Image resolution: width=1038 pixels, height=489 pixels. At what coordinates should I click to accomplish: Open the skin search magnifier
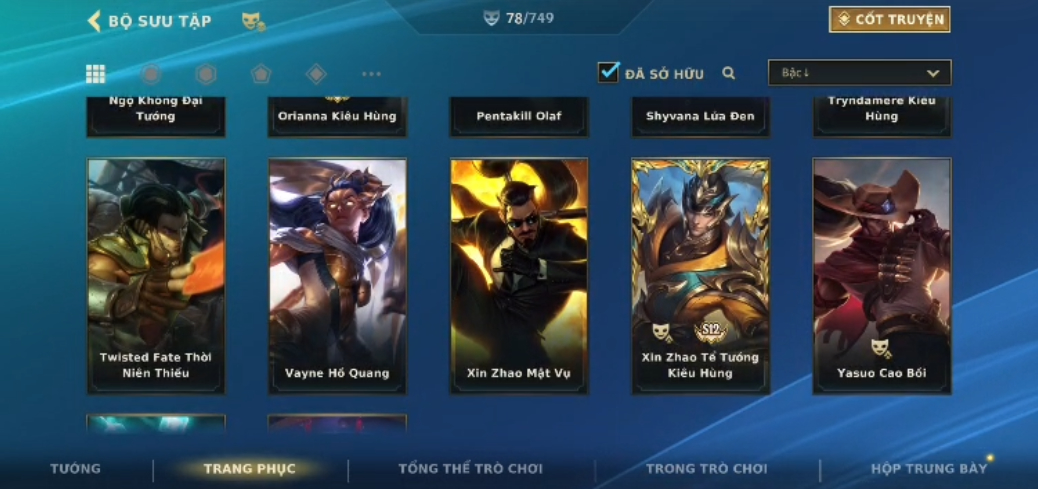pyautogui.click(x=729, y=73)
